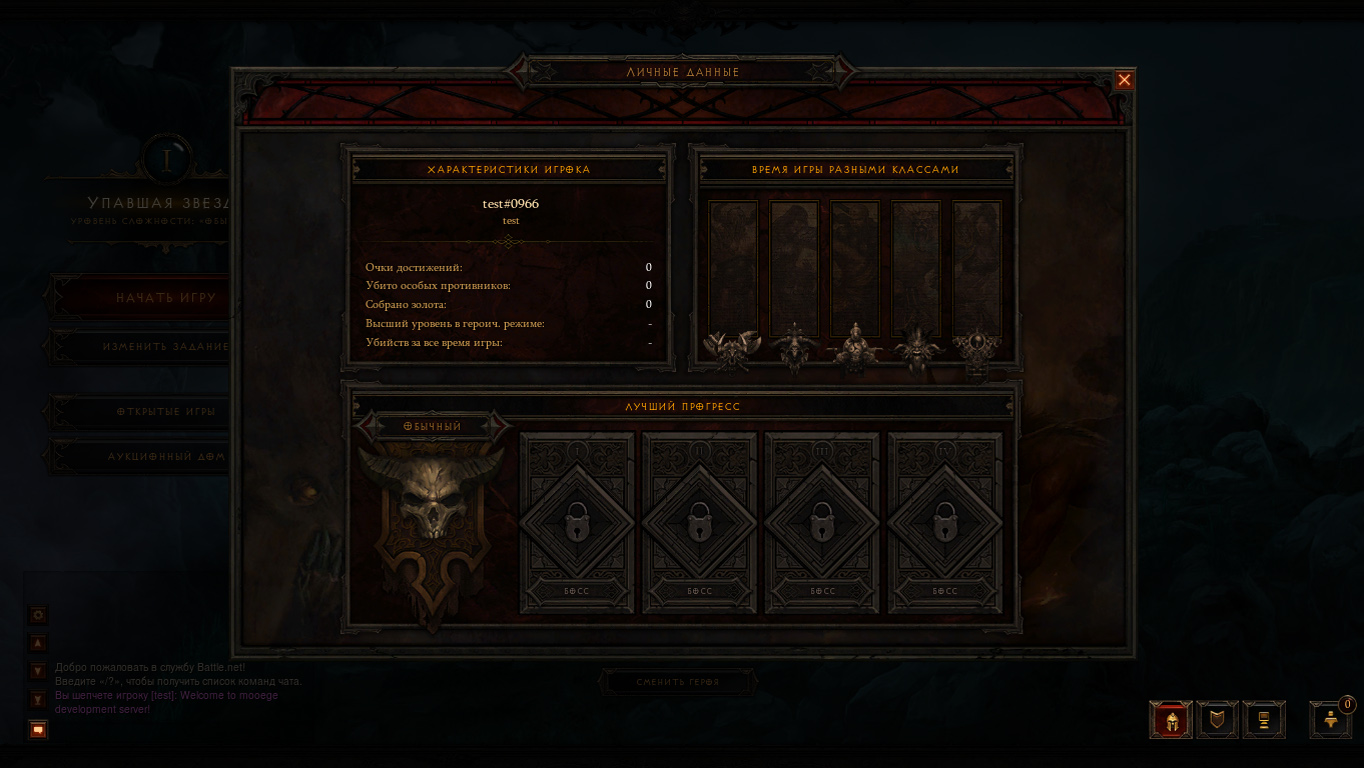Open achievements with the shield icon
Image resolution: width=1364 pixels, height=768 pixels.
[x=1217, y=719]
